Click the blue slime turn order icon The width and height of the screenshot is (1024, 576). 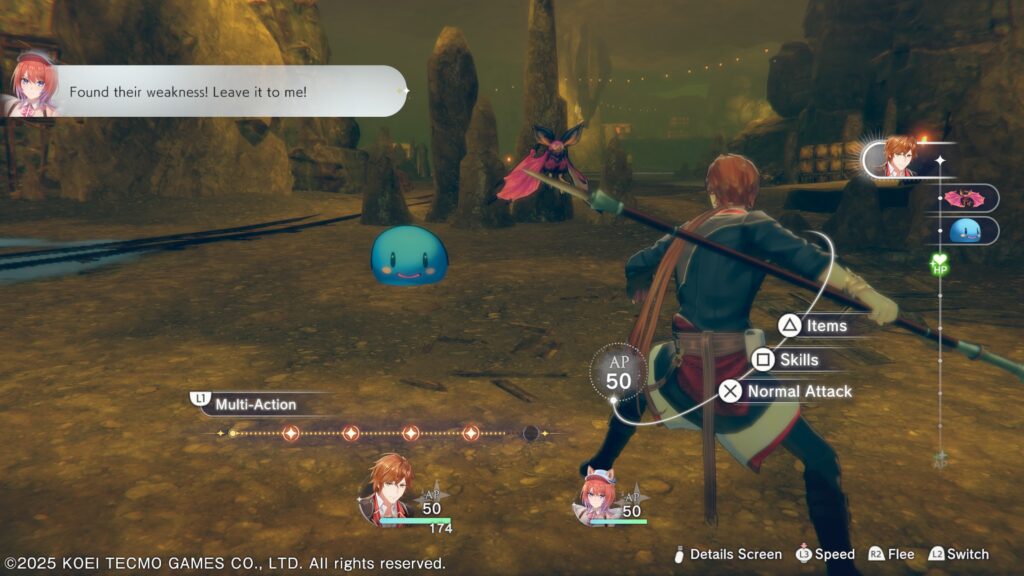967,231
